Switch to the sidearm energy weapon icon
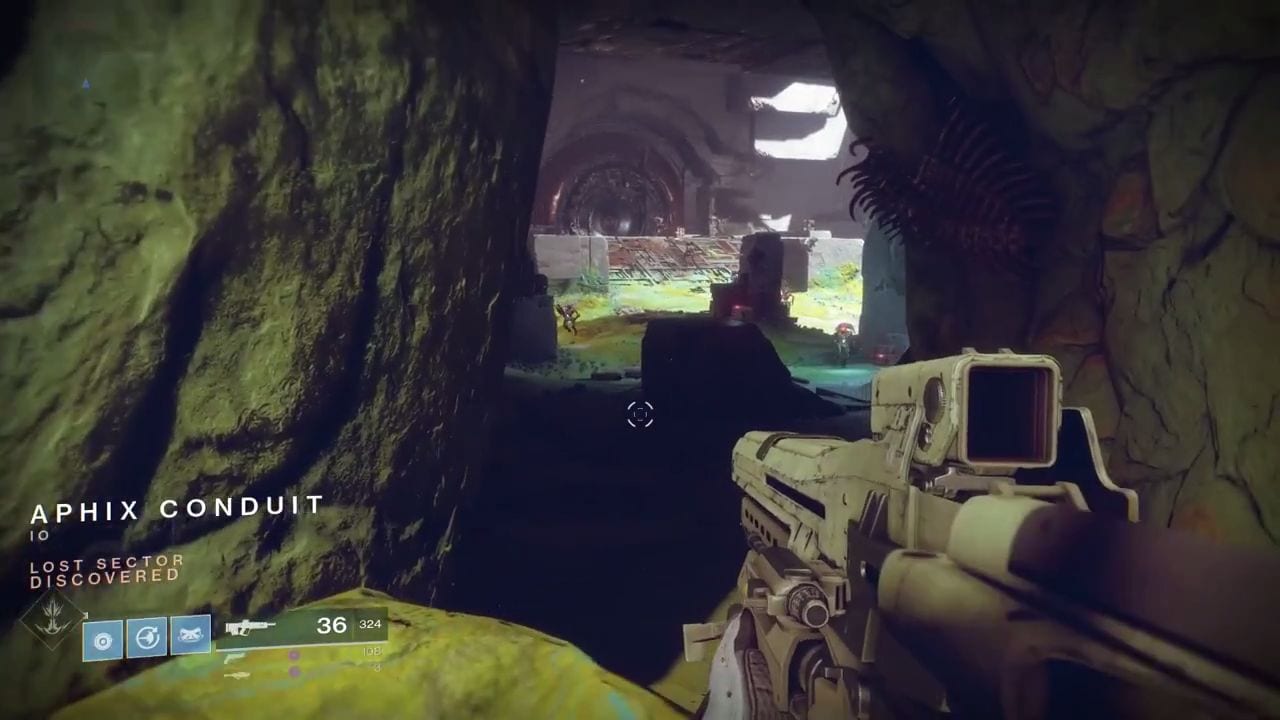Viewport: 1280px width, 720px height. coord(235,657)
